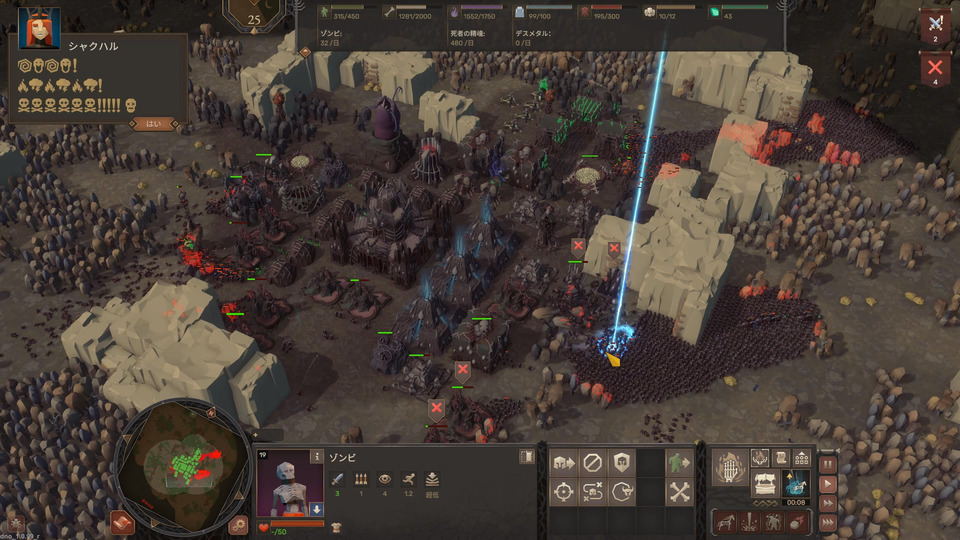
Task: Select the green figure with arrow command
Action: [x=680, y=463]
